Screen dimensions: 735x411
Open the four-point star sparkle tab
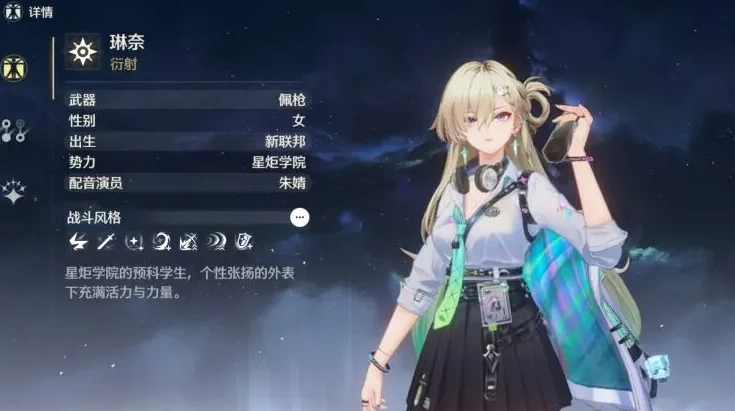click(x=14, y=191)
